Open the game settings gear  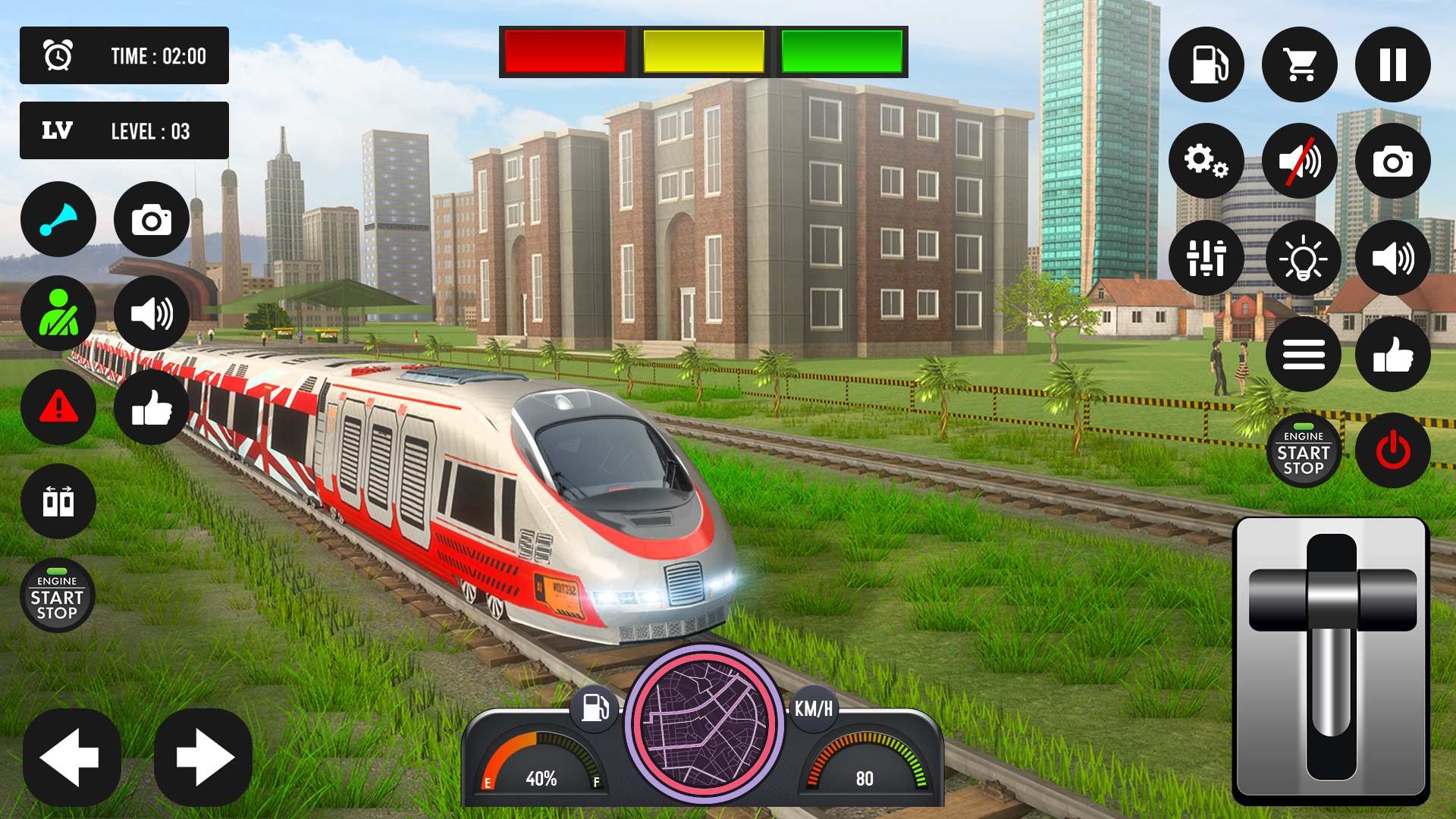[x=1207, y=161]
